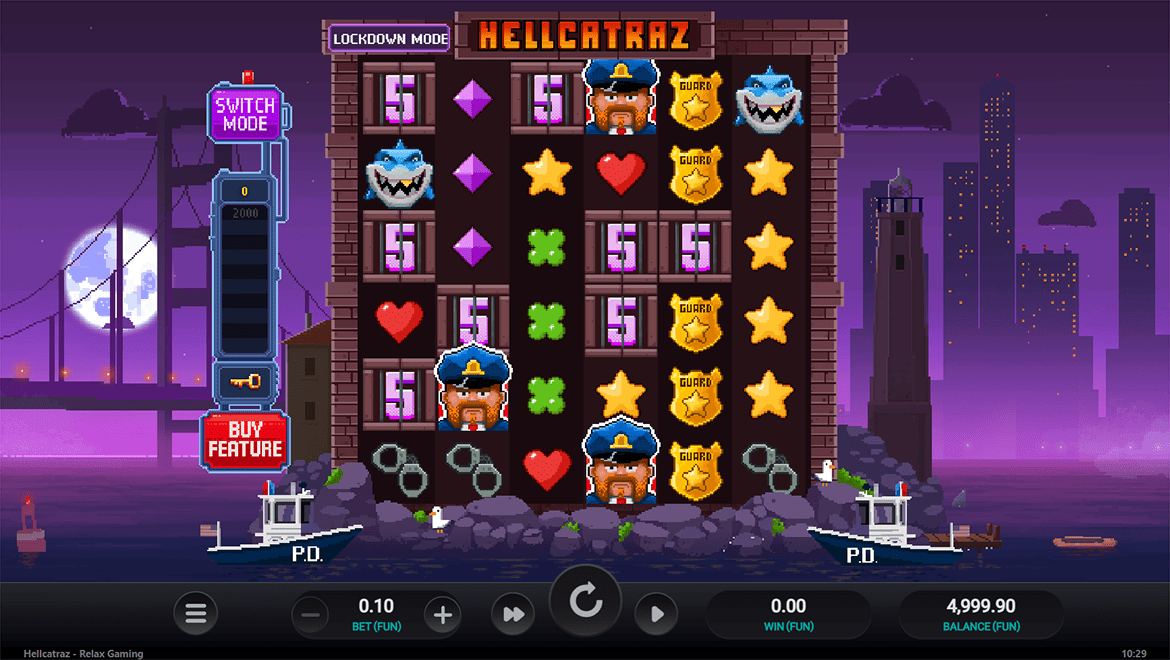1170x660 pixels.
Task: Click the Switch Mode button
Action: (x=245, y=114)
